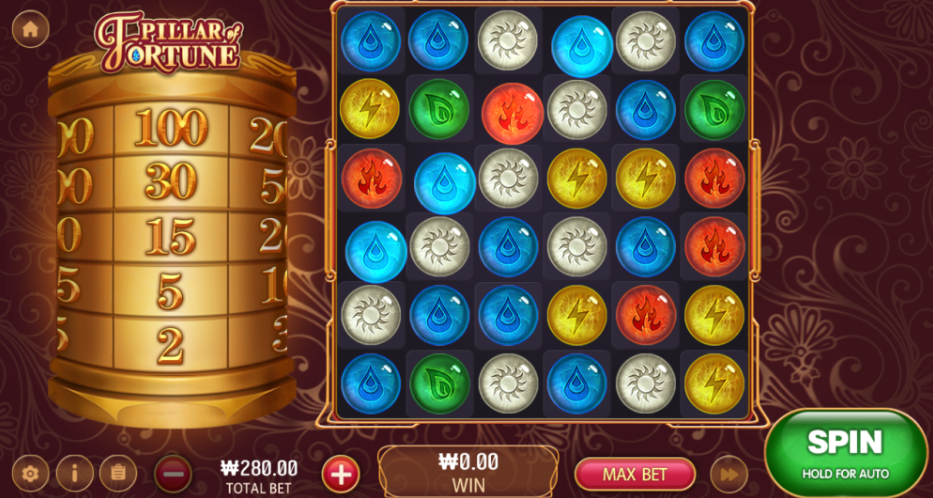
Task: Set the wager with MAX BET
Action: point(635,472)
